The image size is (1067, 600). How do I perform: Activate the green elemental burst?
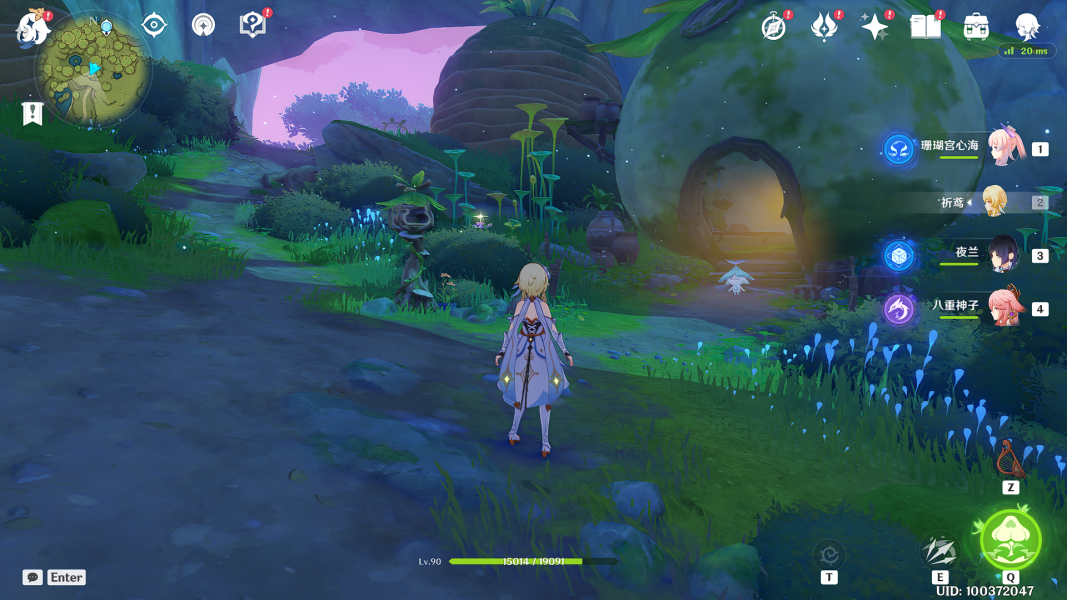coord(1011,539)
